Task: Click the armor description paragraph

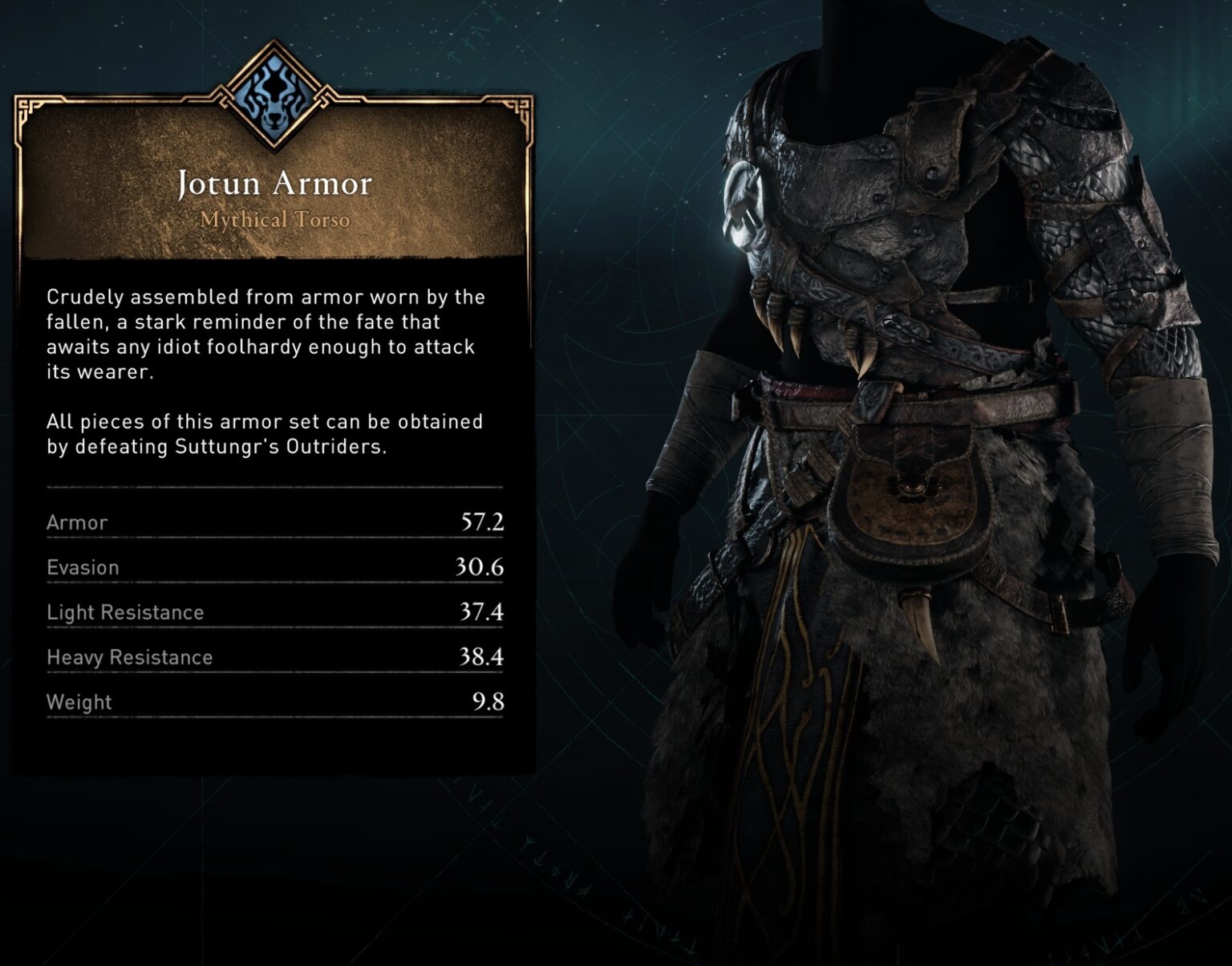Action: pyautogui.click(x=265, y=325)
